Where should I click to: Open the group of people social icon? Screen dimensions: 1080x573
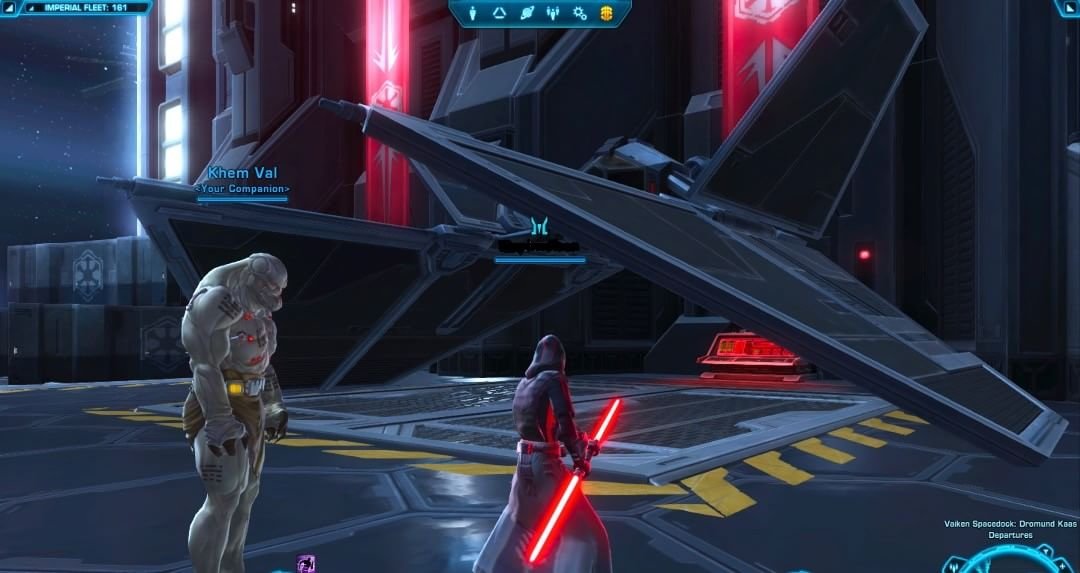point(553,13)
